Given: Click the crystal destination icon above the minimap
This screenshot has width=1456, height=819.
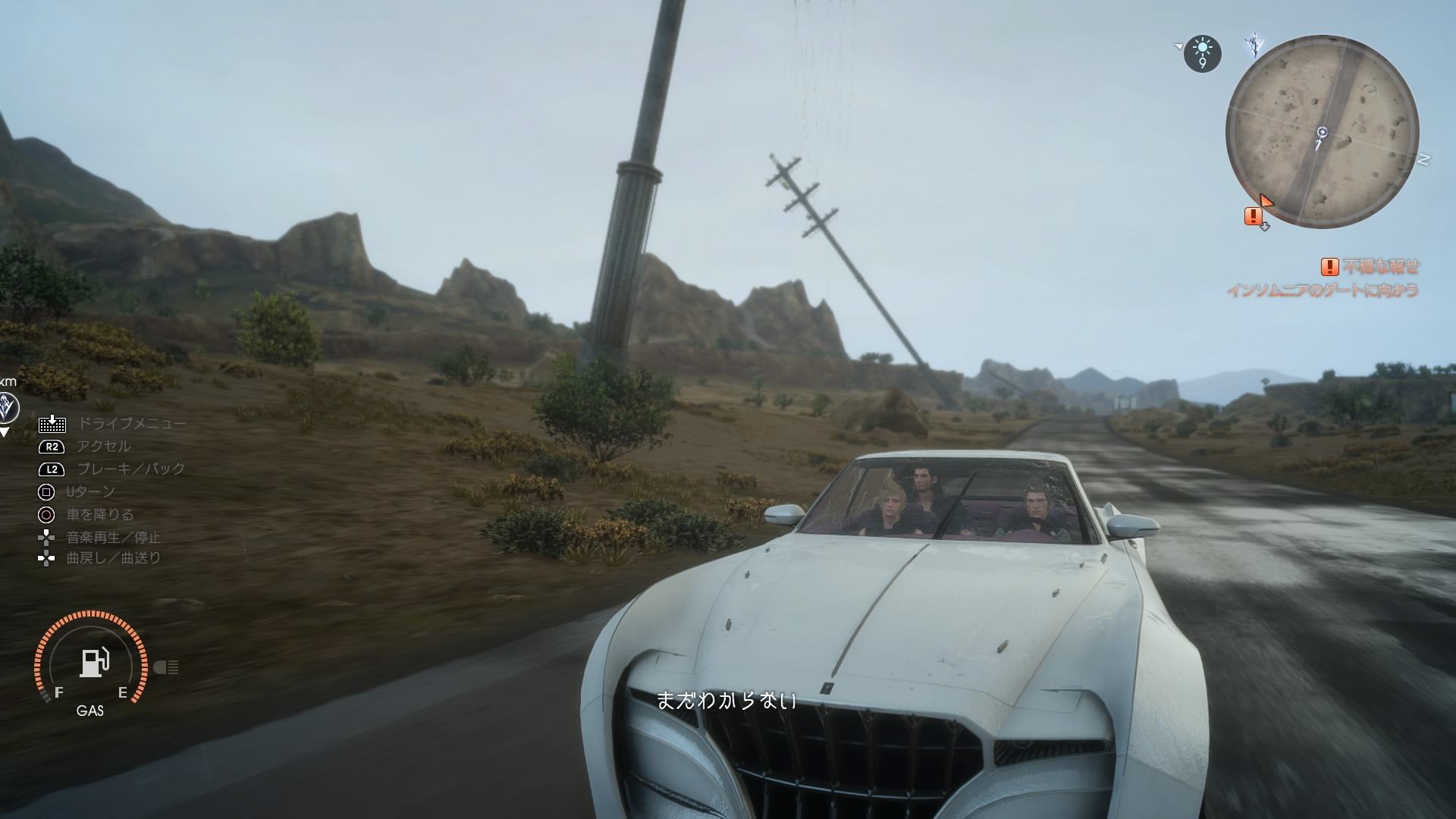Looking at the screenshot, I should coord(1255,45).
